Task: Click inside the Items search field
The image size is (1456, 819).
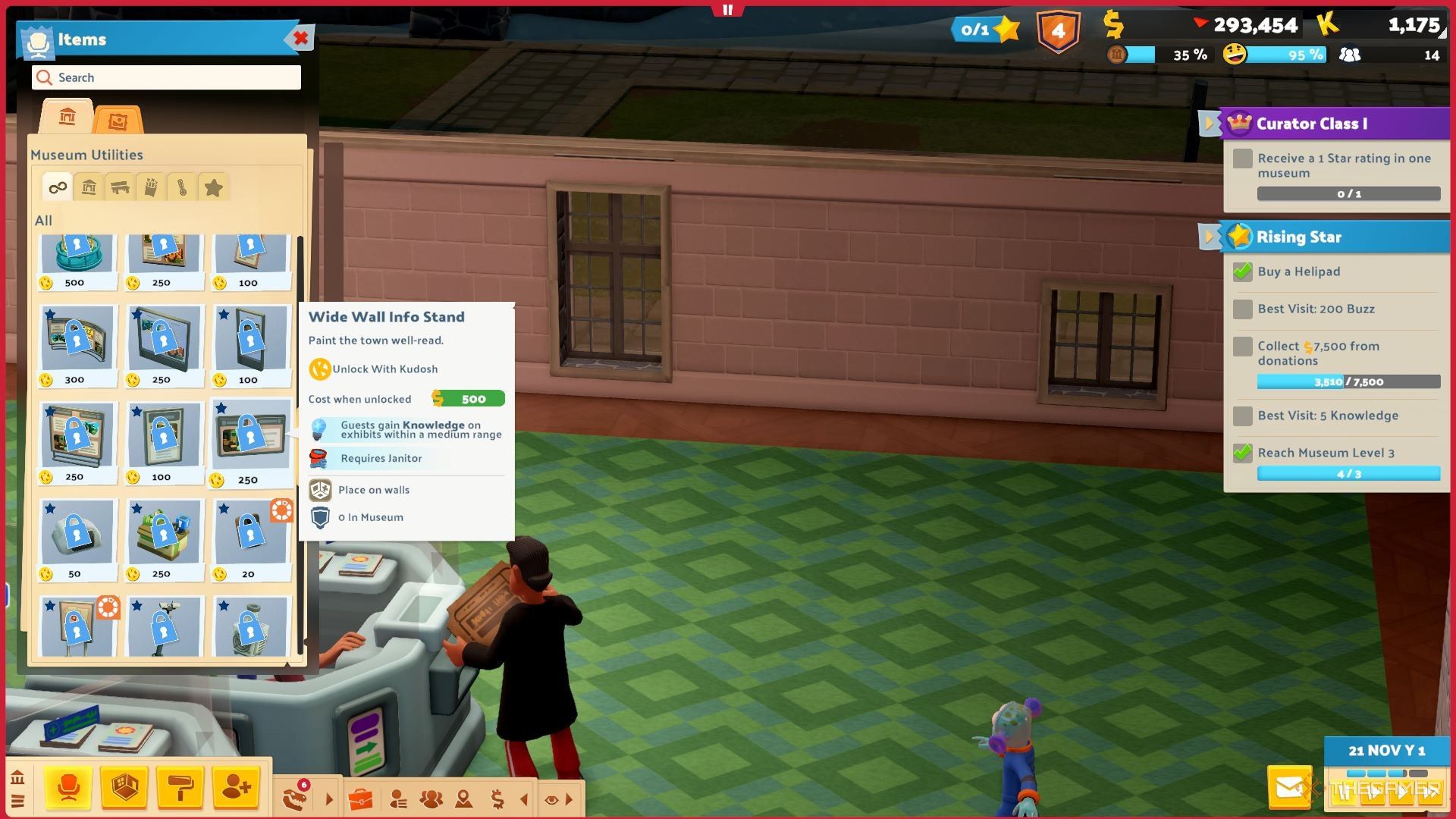Action: click(x=165, y=77)
